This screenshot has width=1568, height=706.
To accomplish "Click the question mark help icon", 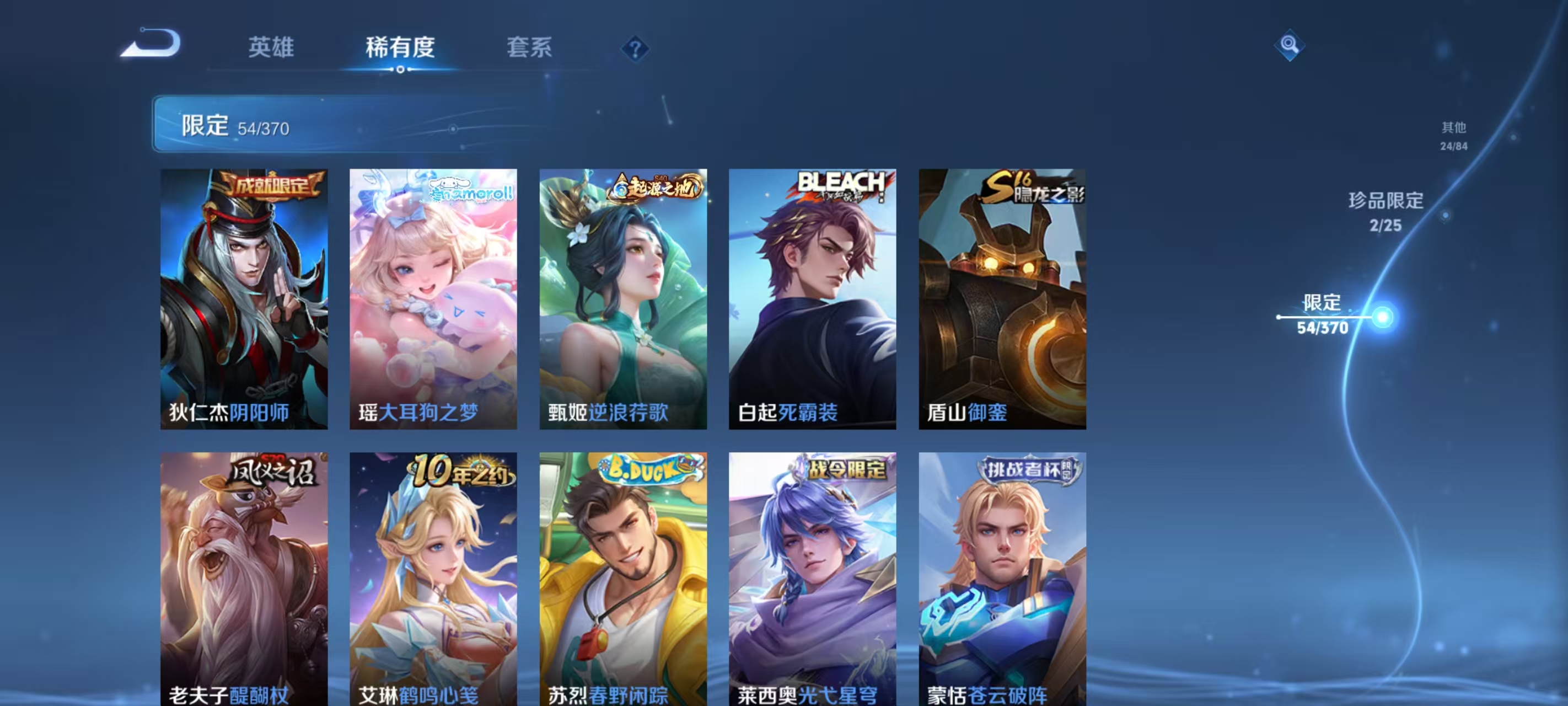I will 635,49.
